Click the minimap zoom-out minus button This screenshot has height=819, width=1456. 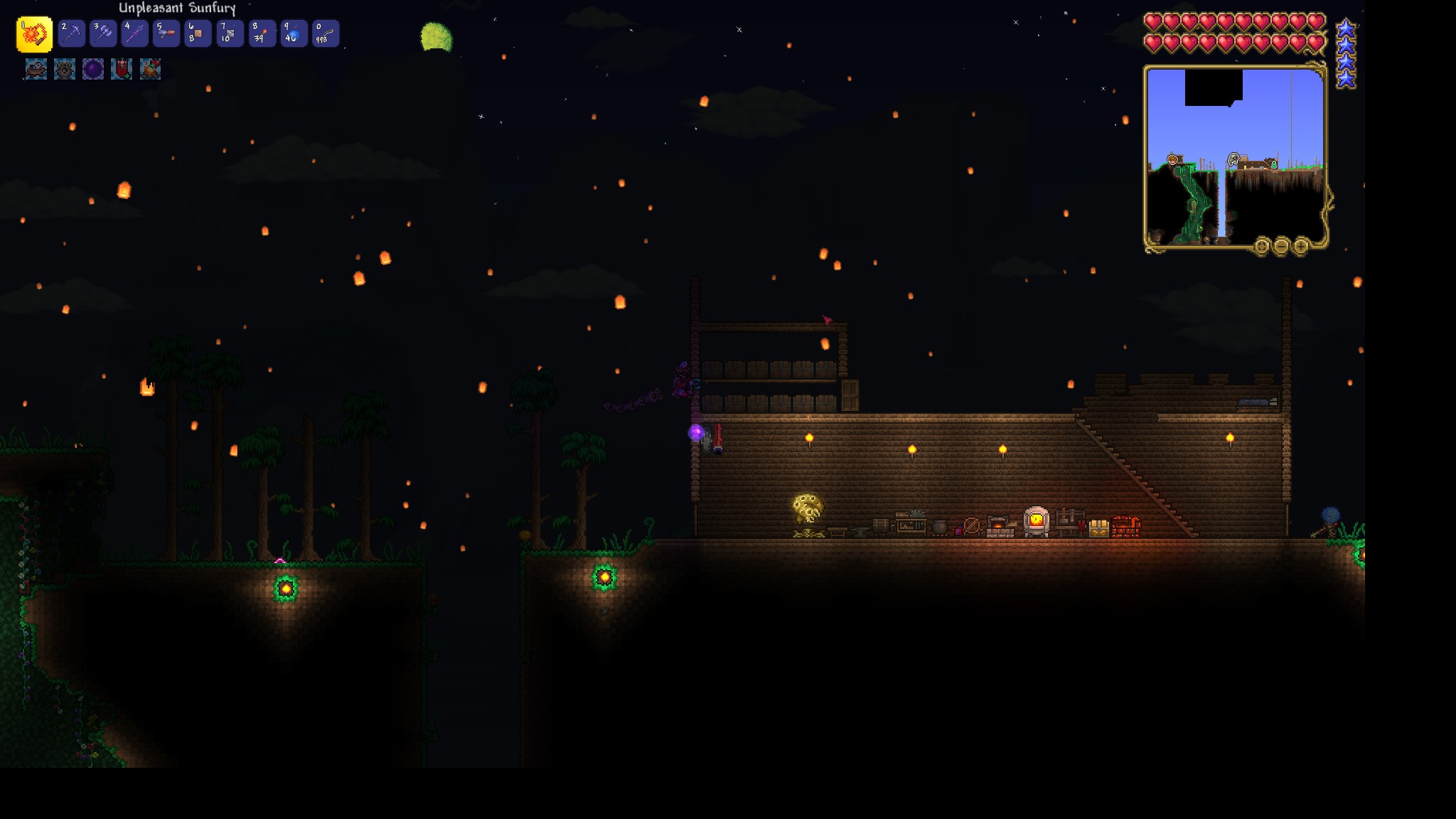[1281, 247]
